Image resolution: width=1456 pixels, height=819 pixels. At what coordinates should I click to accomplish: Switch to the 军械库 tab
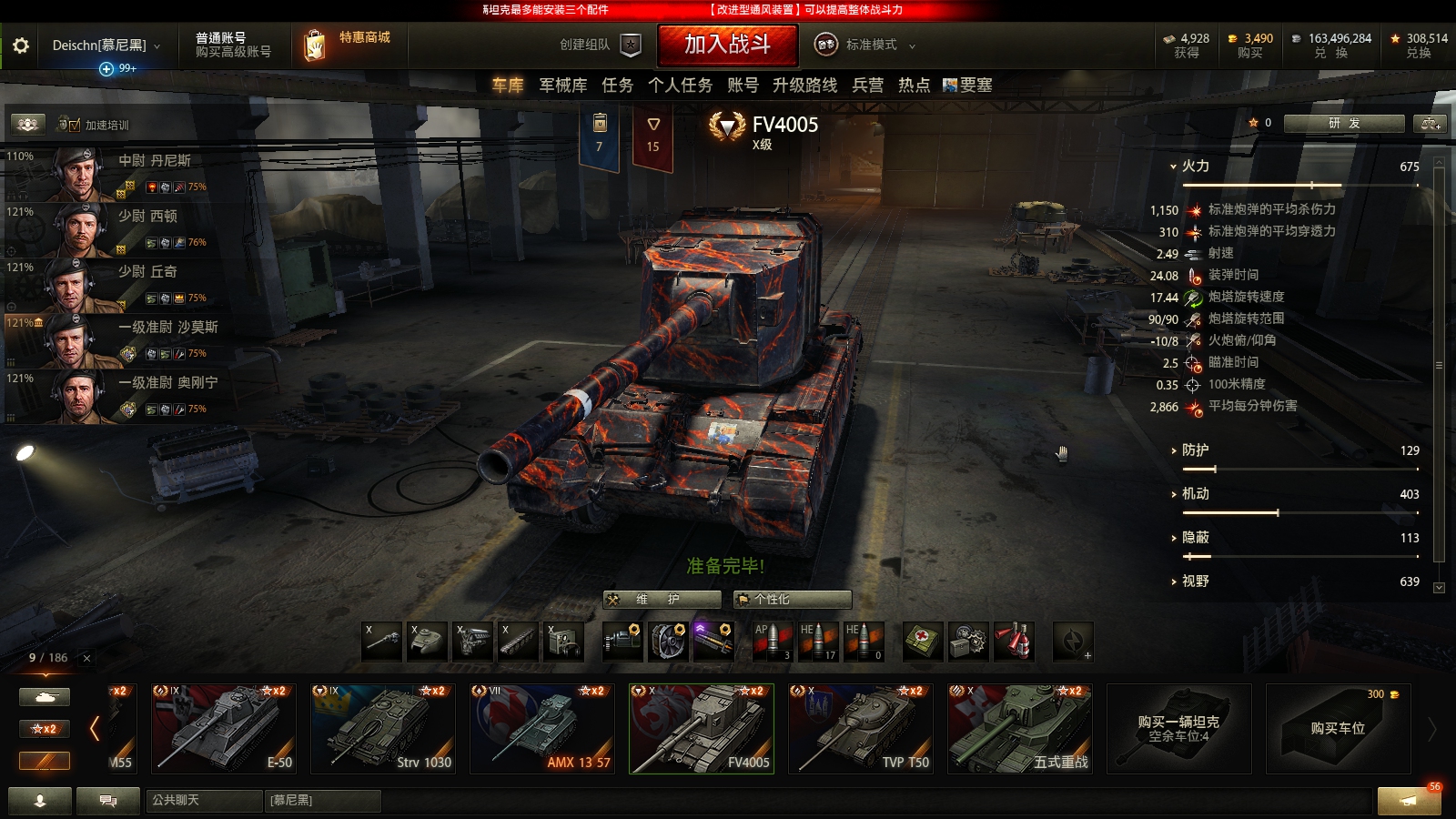click(561, 85)
